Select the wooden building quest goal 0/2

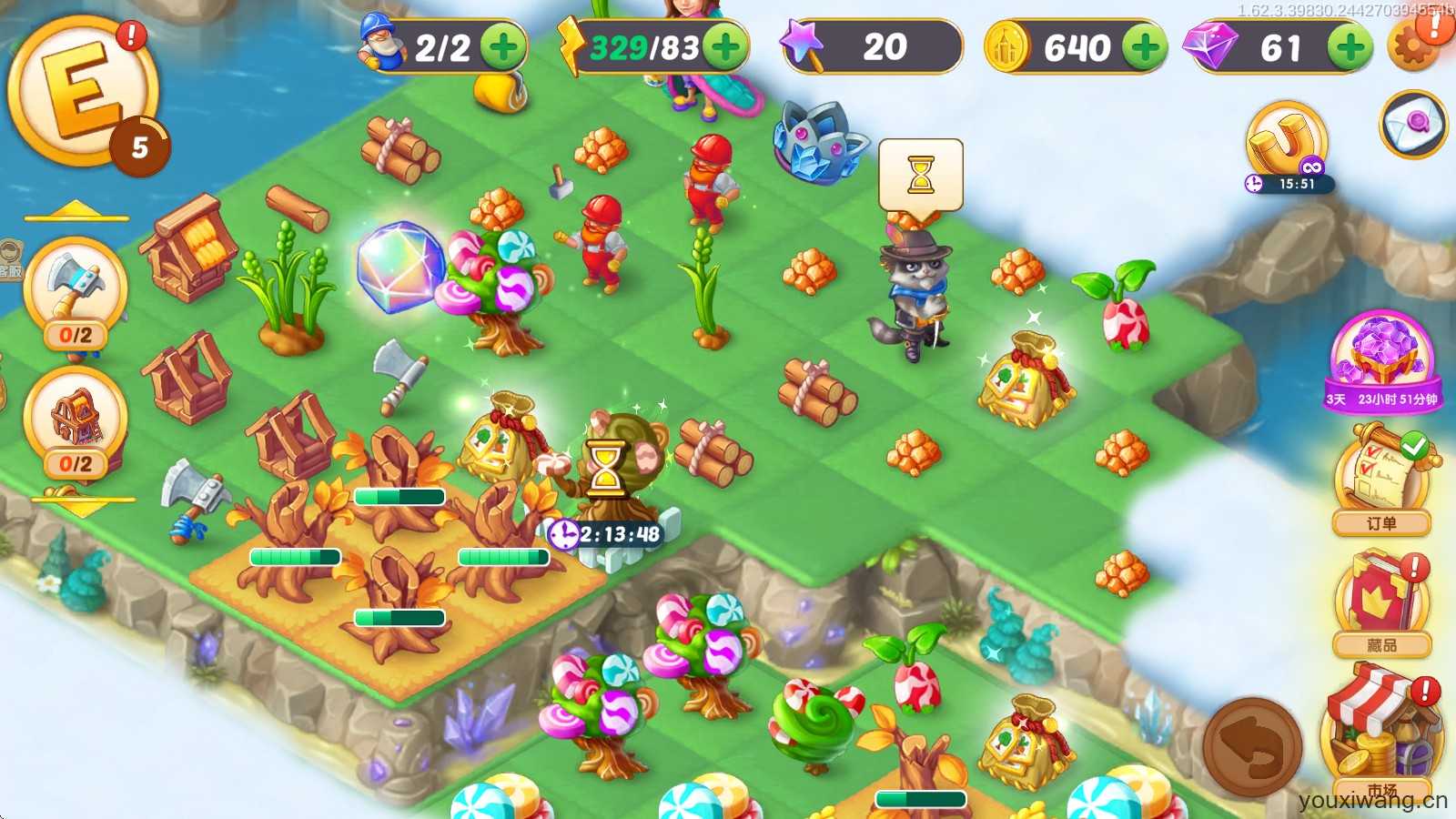coord(76,423)
